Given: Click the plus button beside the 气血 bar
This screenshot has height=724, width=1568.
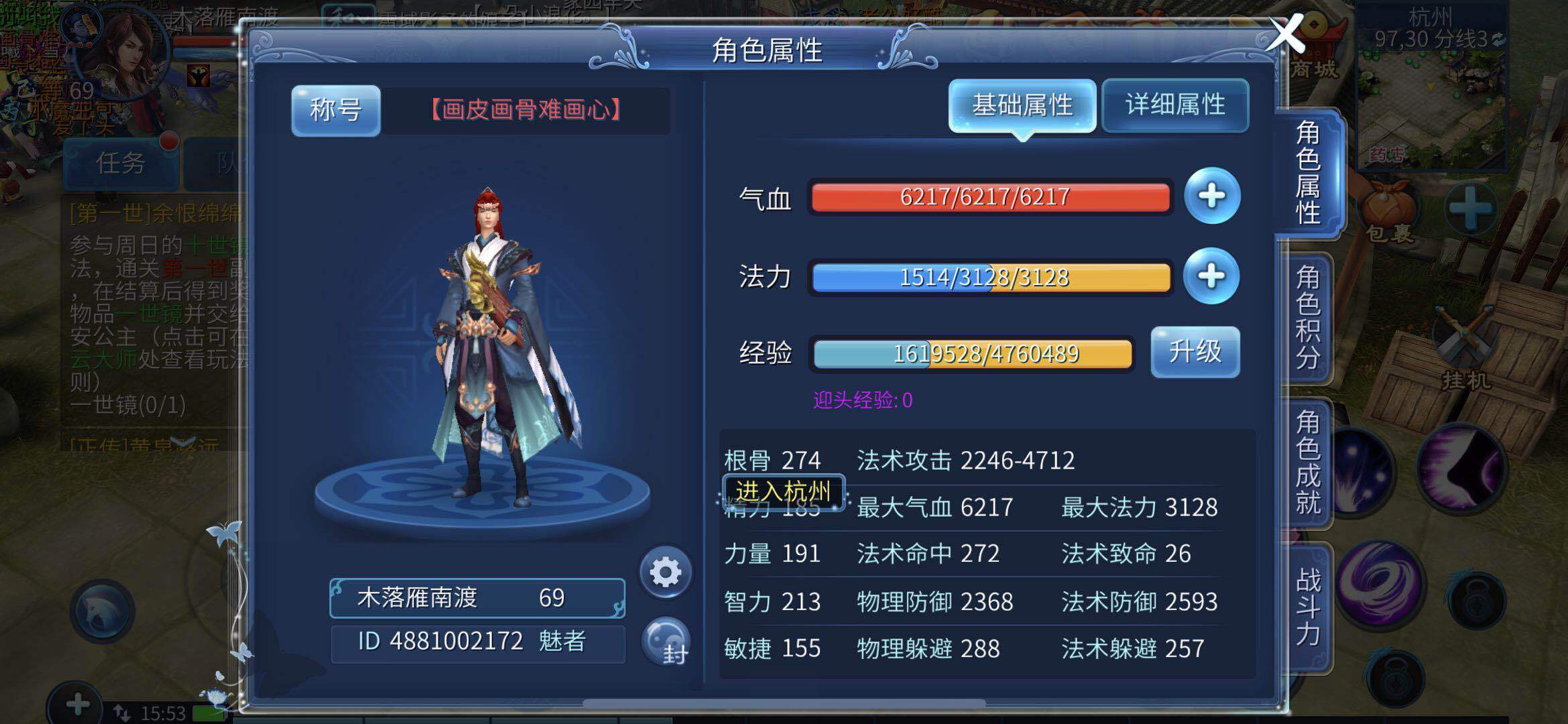Looking at the screenshot, I should tap(1212, 196).
